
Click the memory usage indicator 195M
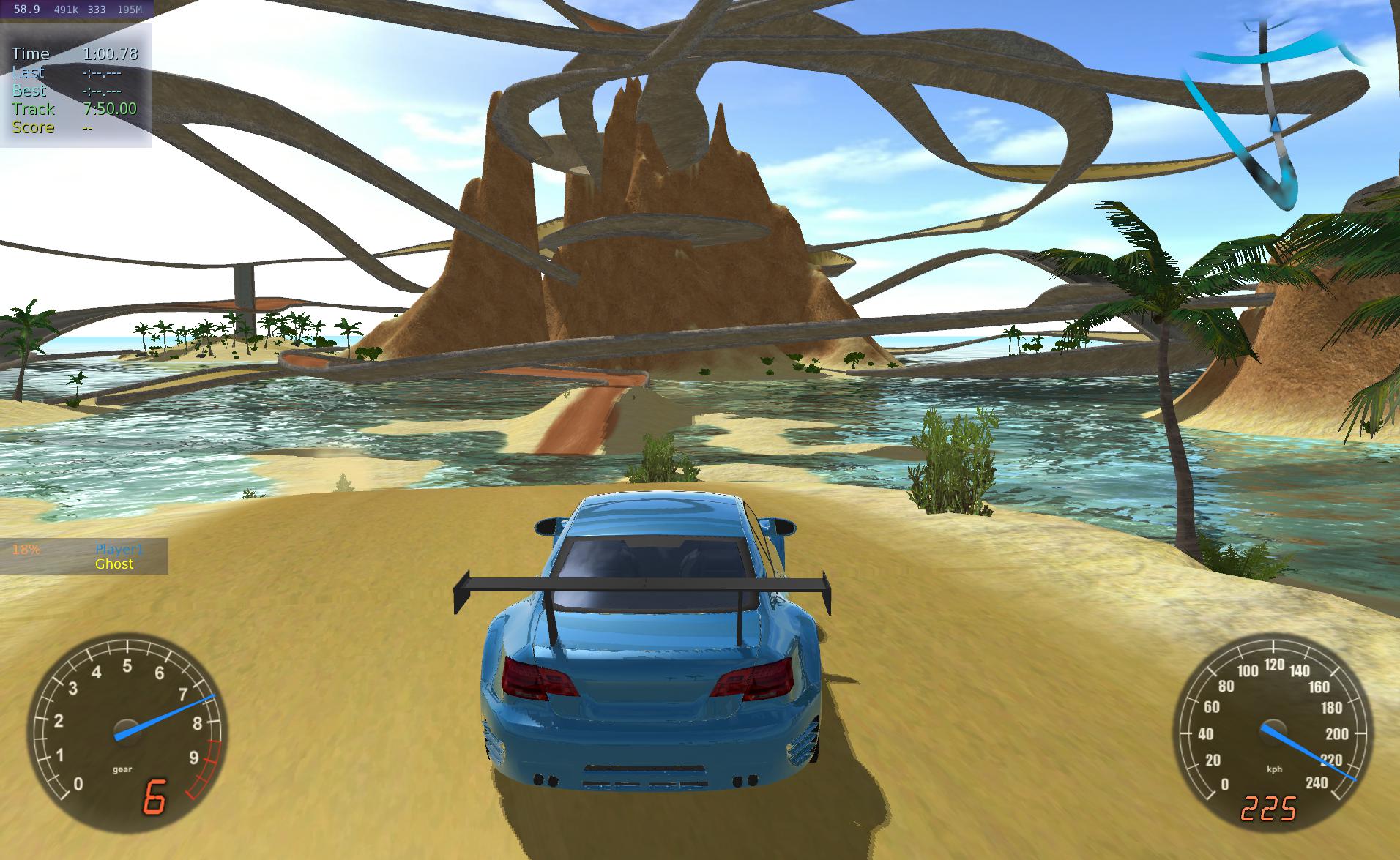click(x=132, y=10)
